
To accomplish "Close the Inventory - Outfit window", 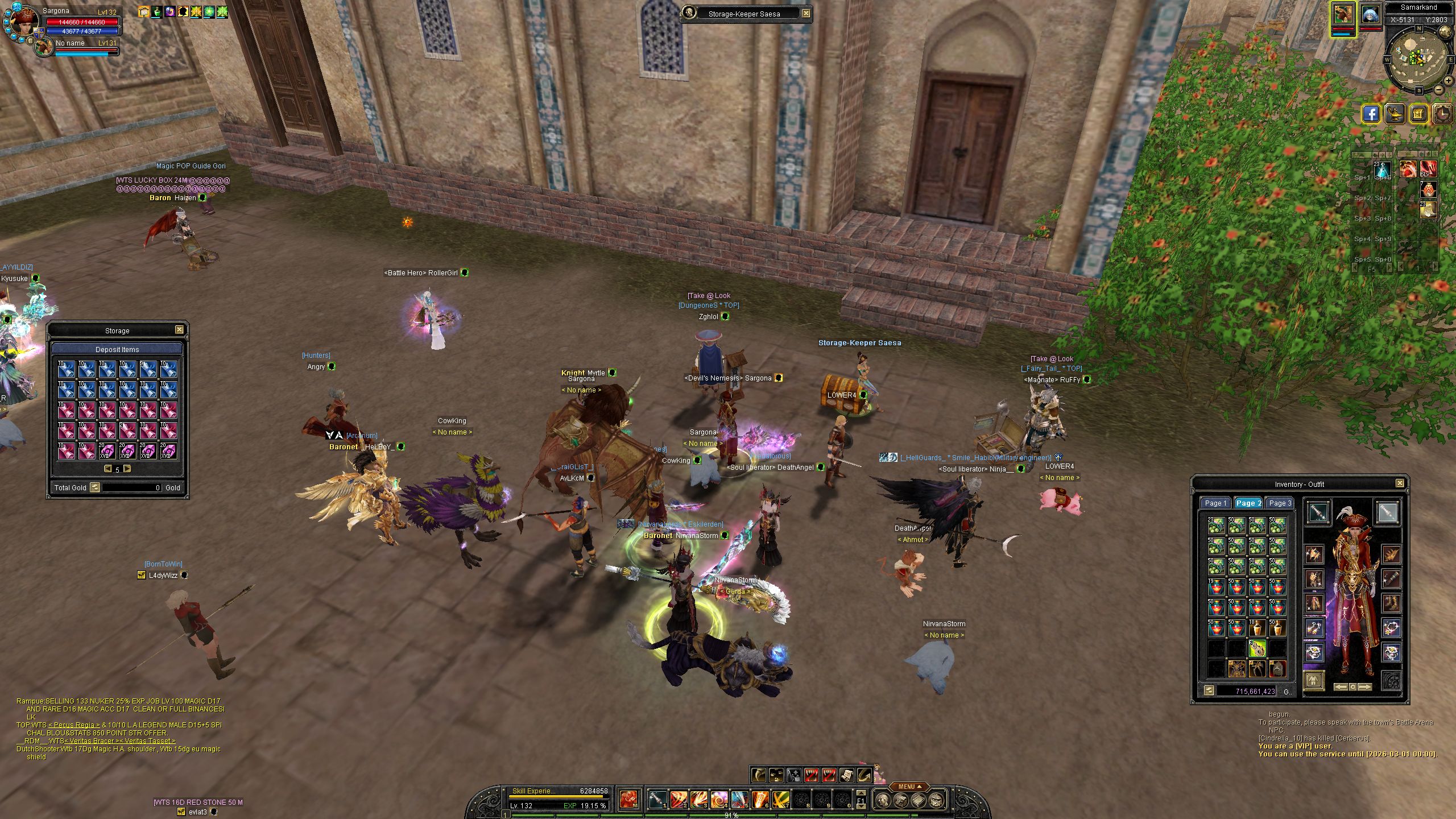I will pos(1400,483).
